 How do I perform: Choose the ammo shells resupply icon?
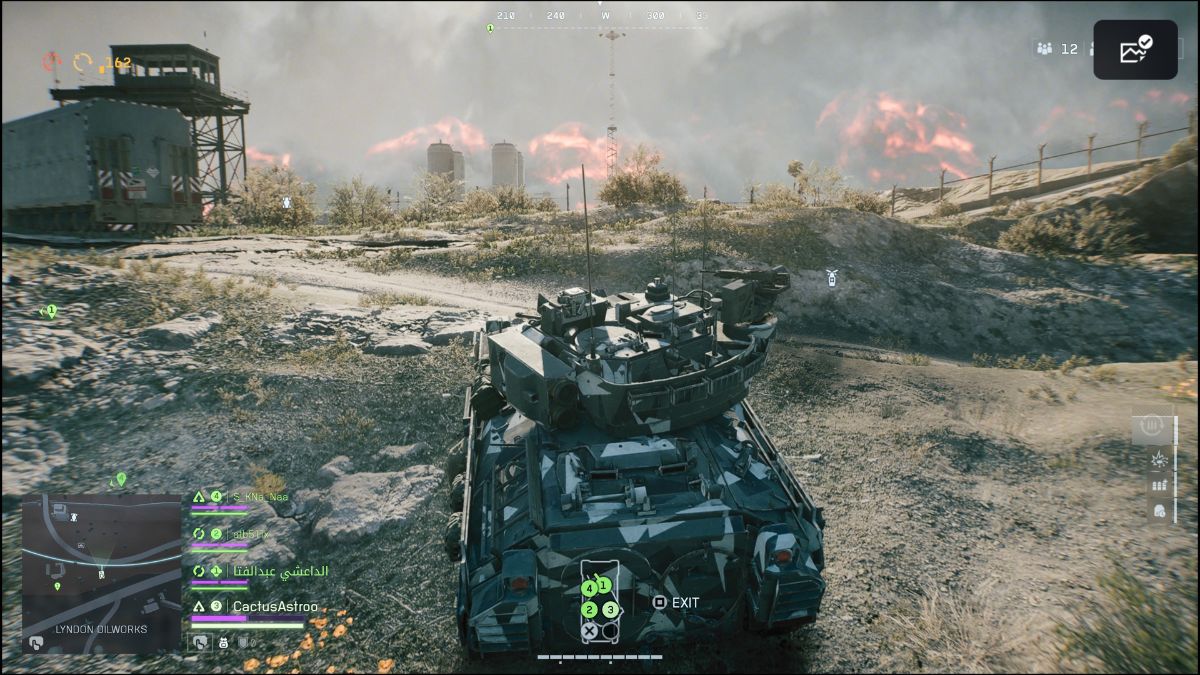[1159, 485]
